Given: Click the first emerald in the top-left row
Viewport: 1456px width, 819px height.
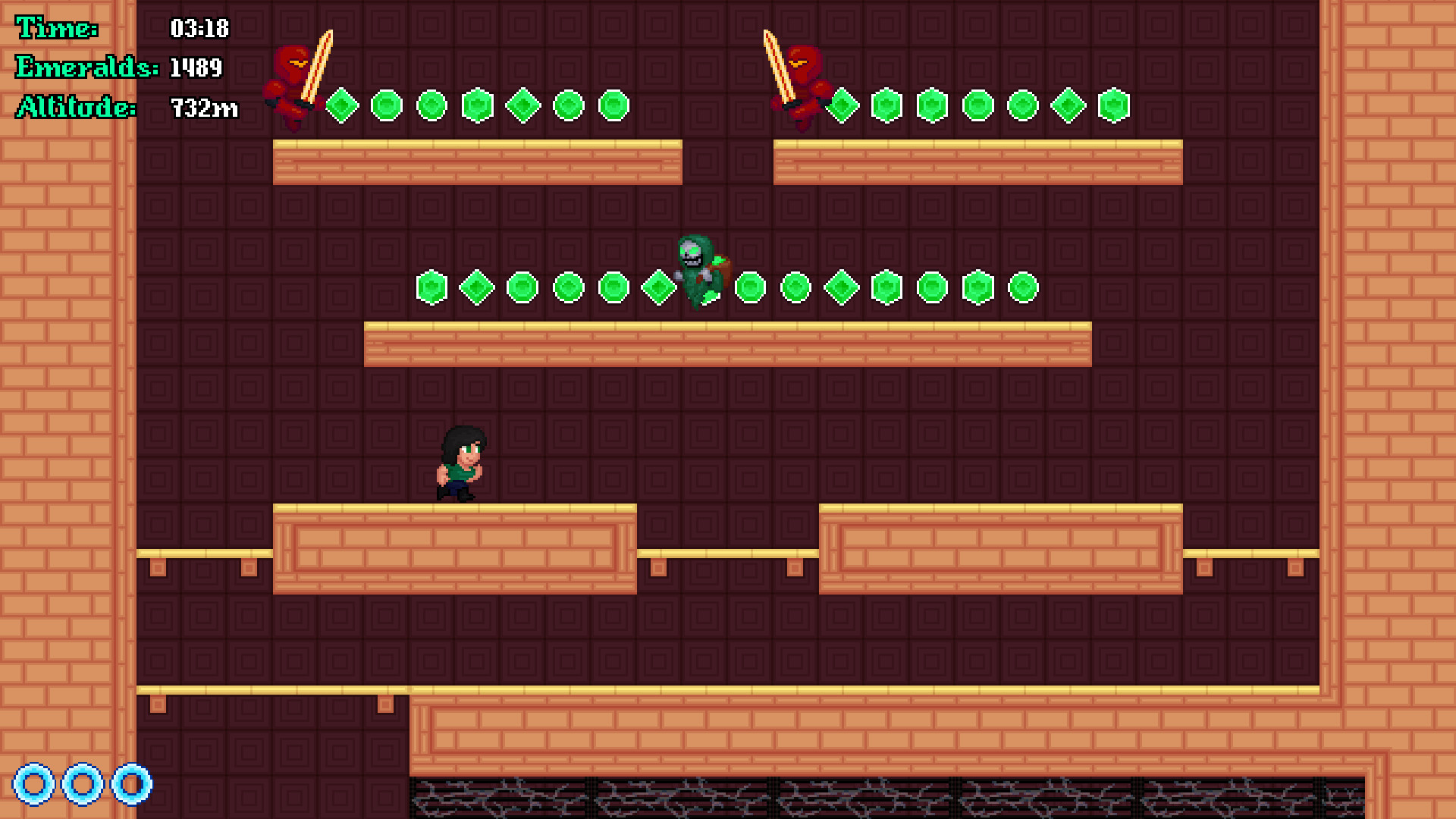Looking at the screenshot, I should [340, 106].
